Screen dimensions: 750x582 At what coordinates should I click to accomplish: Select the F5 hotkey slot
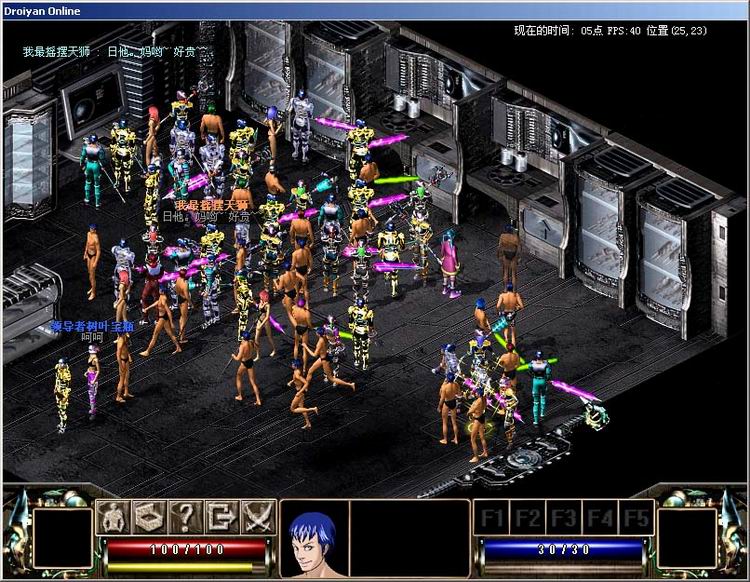click(x=636, y=518)
